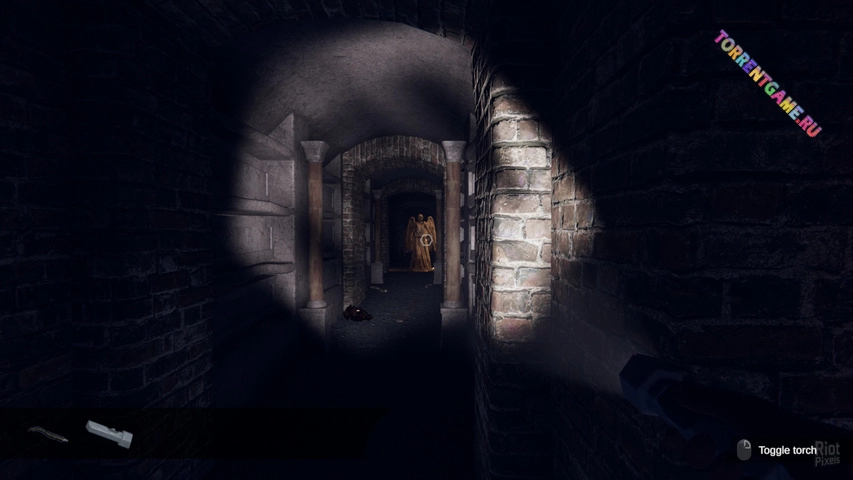This screenshot has height=480, width=853.
Task: Select the torch item in the inventory bar
Action: (x=108, y=433)
